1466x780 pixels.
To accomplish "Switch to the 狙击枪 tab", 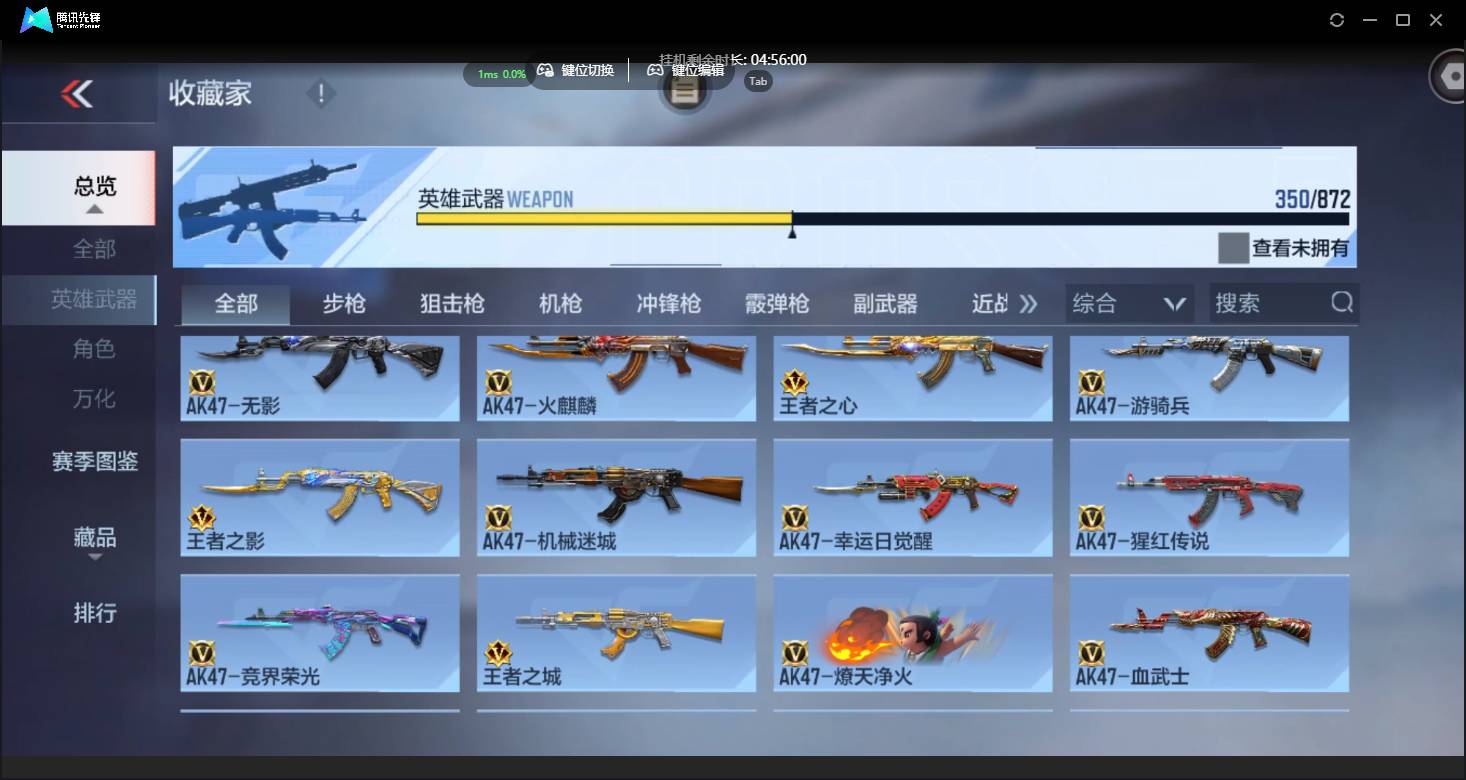I will pyautogui.click(x=451, y=302).
